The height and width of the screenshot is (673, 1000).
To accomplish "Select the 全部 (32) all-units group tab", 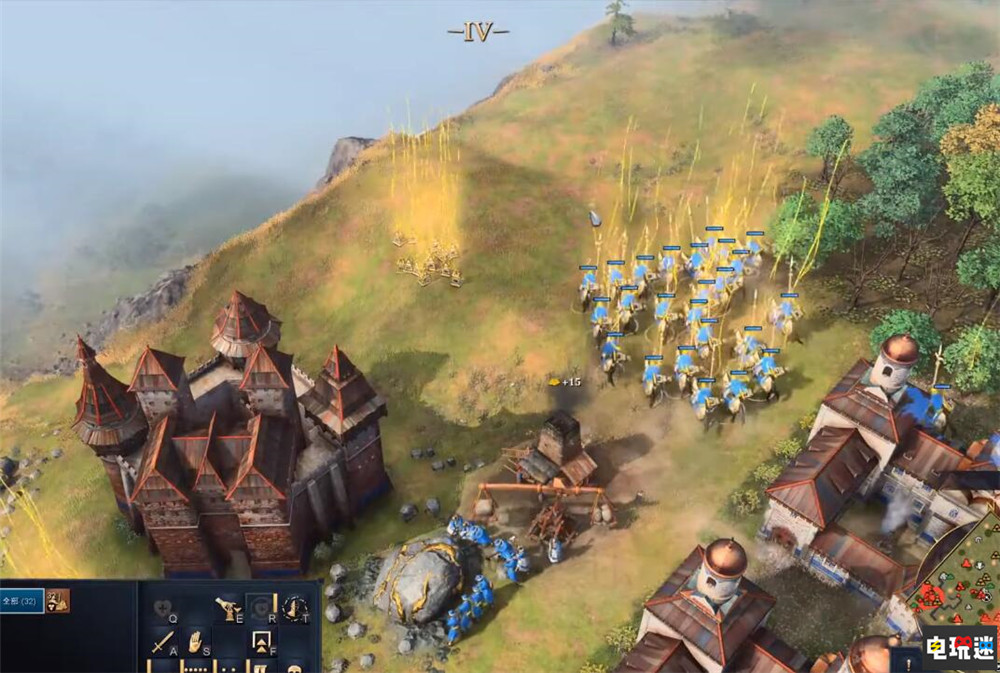I will pyautogui.click(x=22, y=600).
